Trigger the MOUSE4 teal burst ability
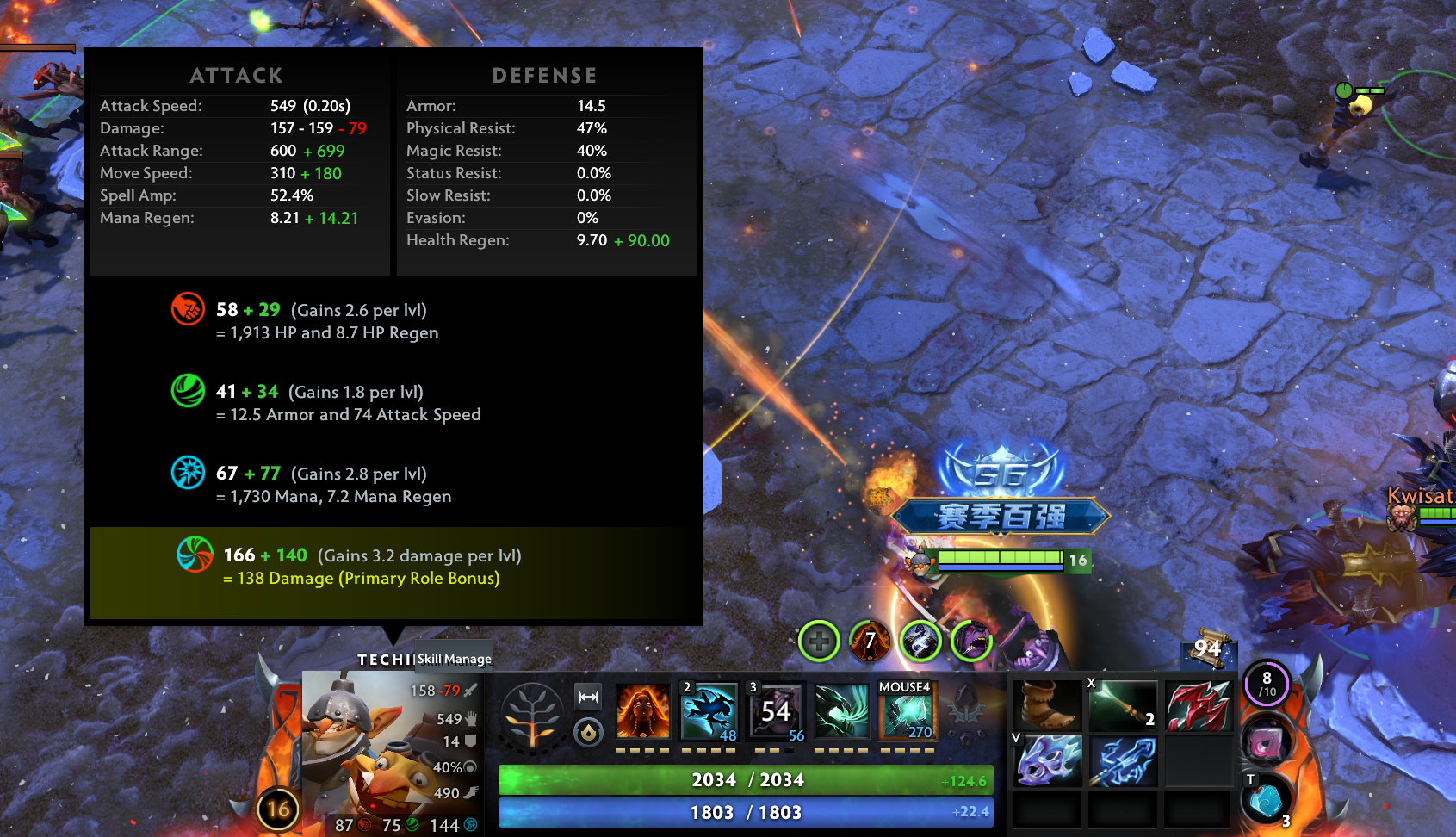Image resolution: width=1456 pixels, height=837 pixels. pos(906,711)
